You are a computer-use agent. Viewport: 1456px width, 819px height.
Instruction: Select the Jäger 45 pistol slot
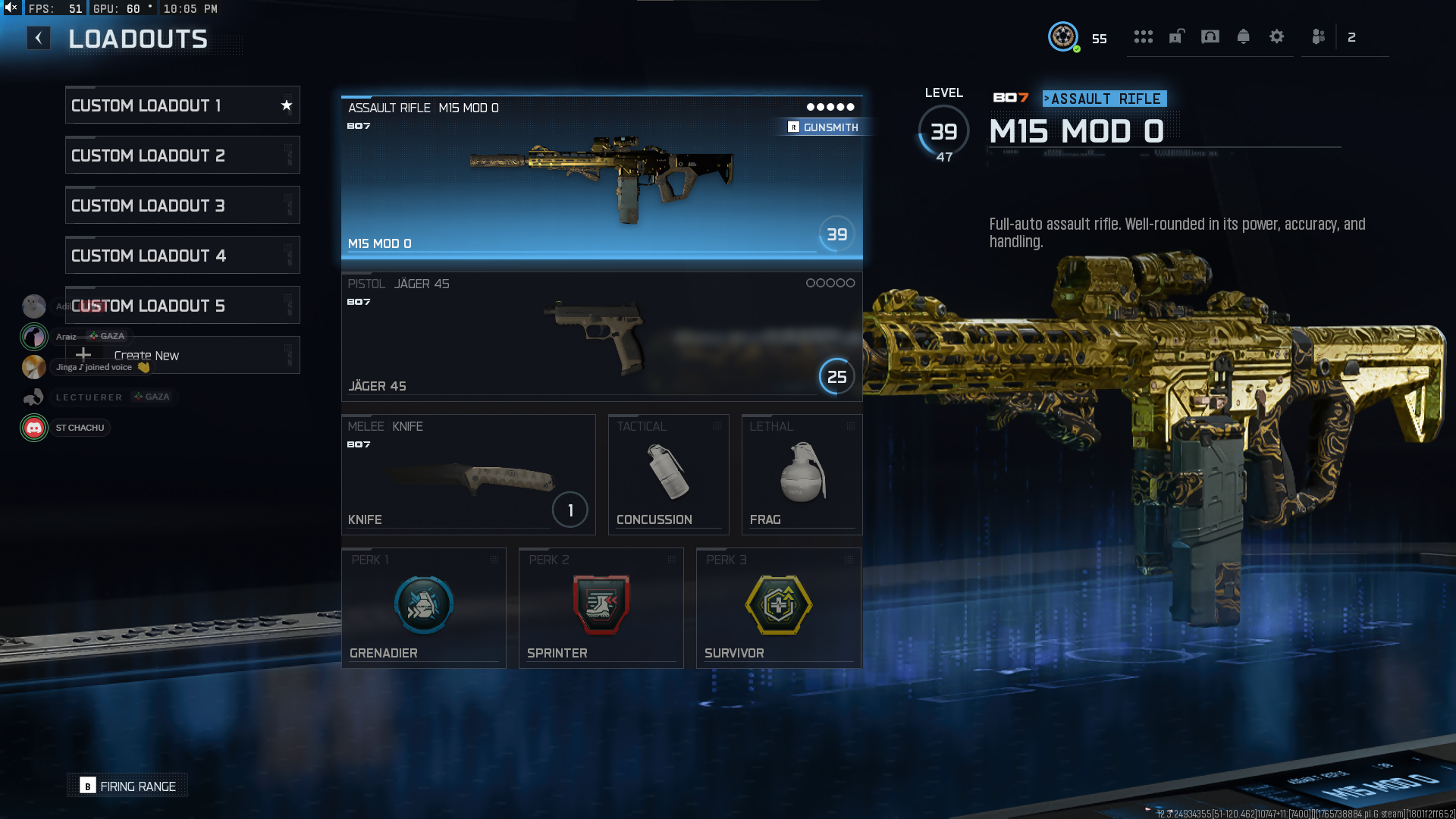(x=601, y=335)
